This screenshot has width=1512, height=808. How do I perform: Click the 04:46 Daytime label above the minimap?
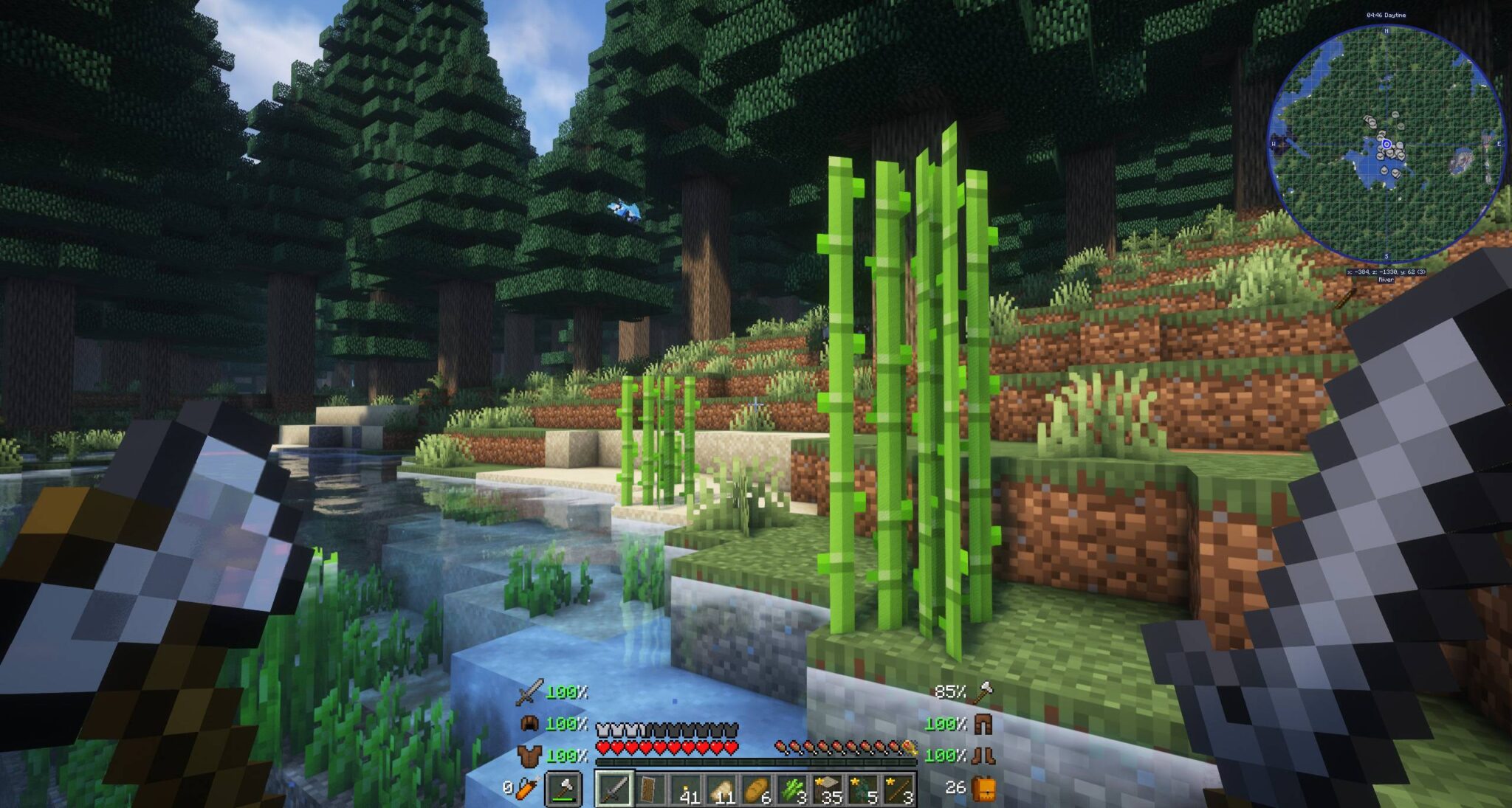click(x=1386, y=15)
